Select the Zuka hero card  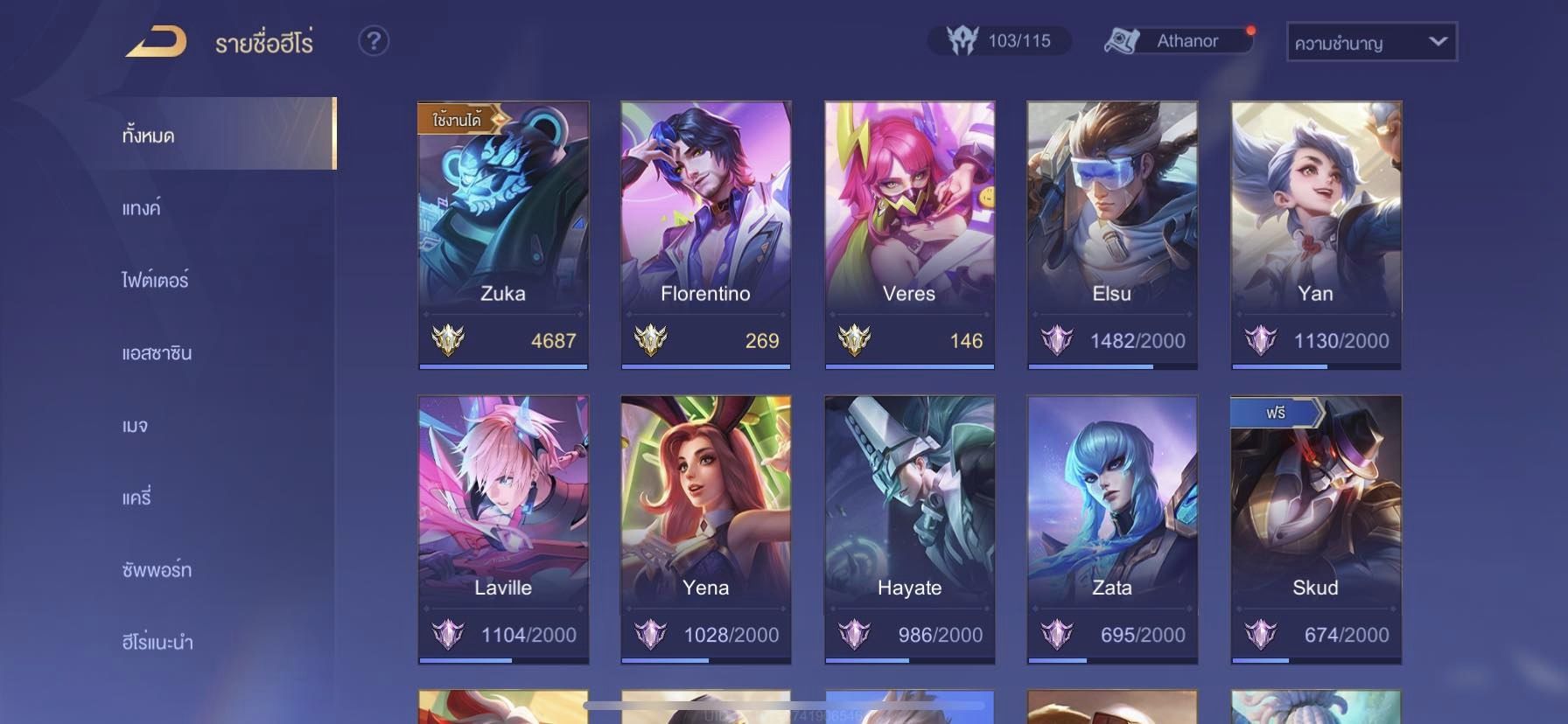tap(503, 234)
